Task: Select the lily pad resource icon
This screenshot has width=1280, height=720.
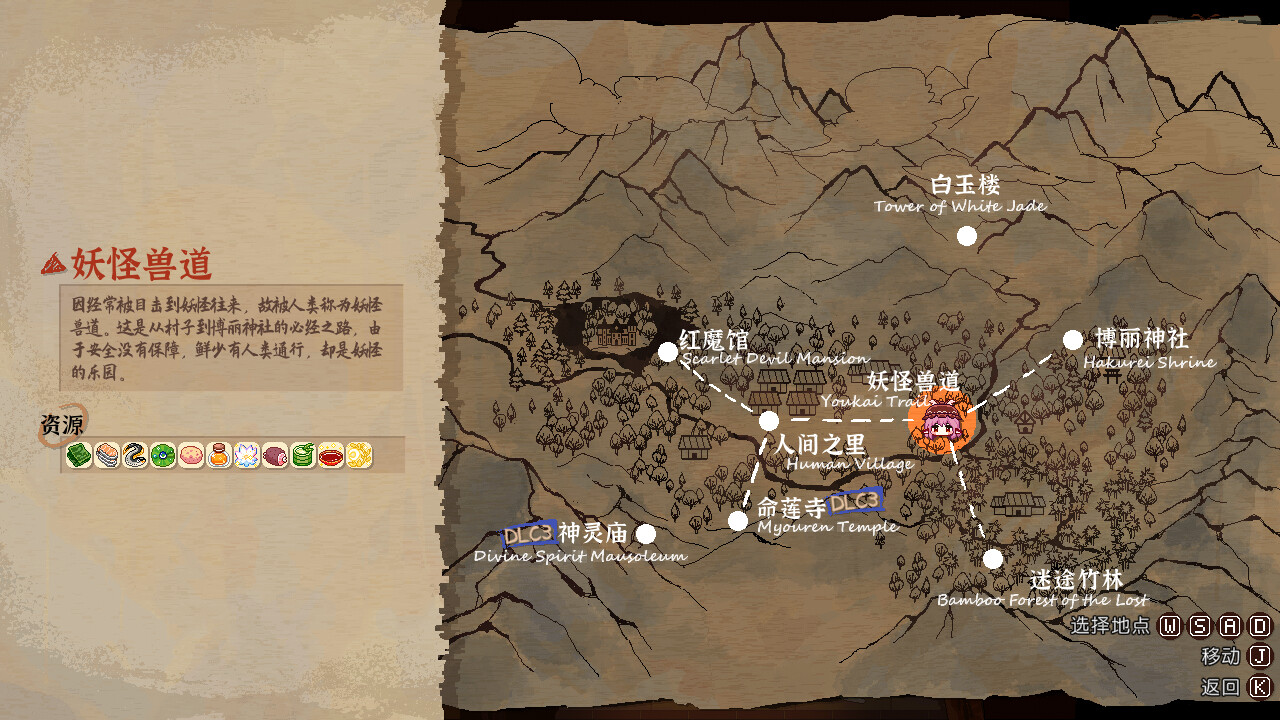Action: tap(163, 458)
